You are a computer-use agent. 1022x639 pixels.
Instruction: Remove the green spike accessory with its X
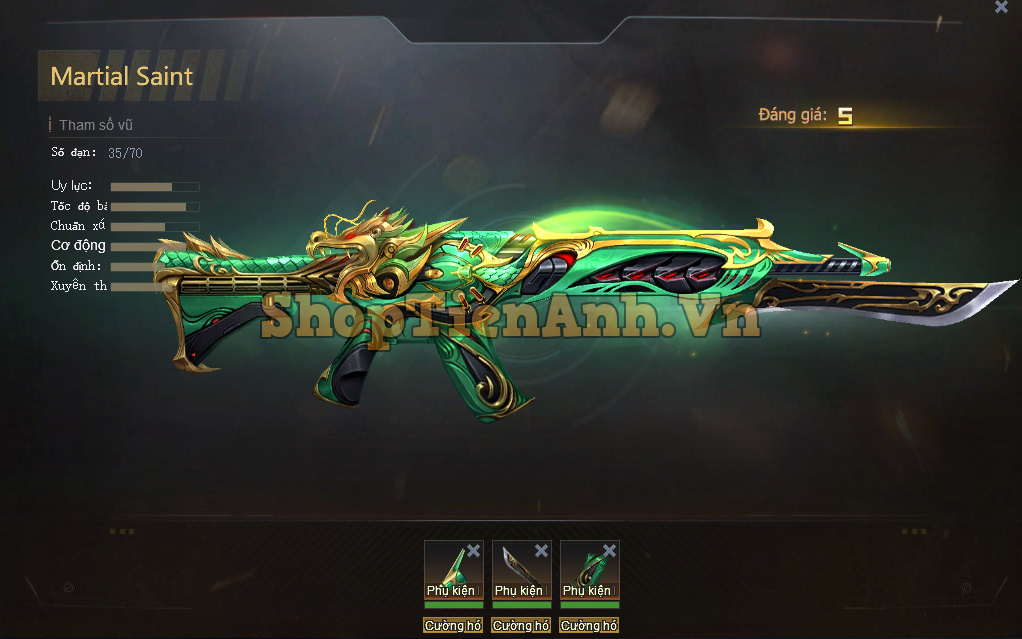[474, 550]
